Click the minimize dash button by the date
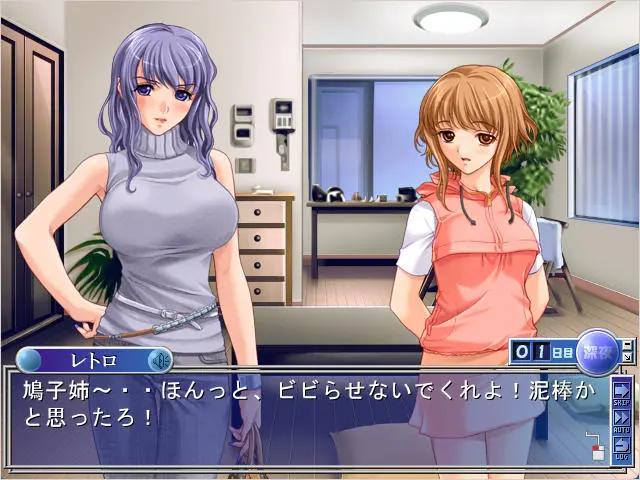The width and height of the screenshot is (640, 480). coord(627,344)
